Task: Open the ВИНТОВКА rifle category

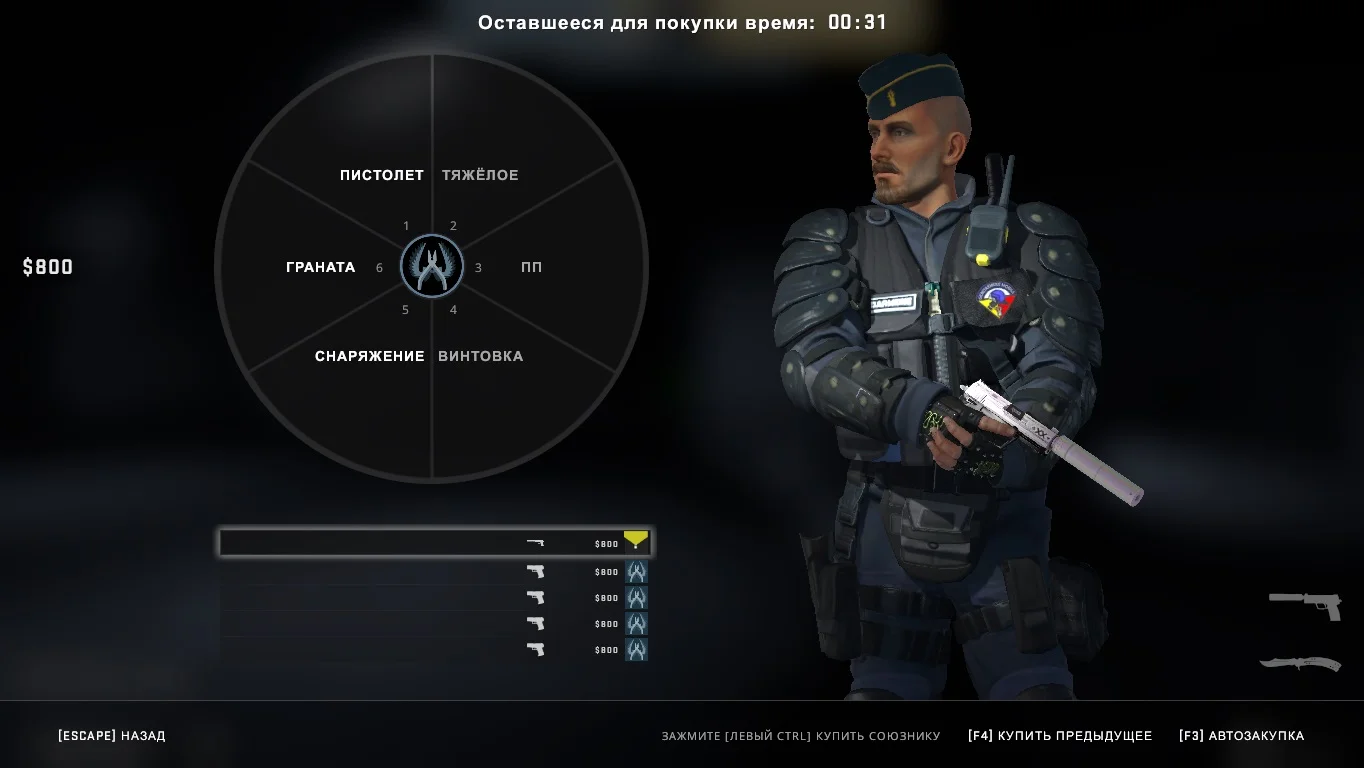Action: 480,356
